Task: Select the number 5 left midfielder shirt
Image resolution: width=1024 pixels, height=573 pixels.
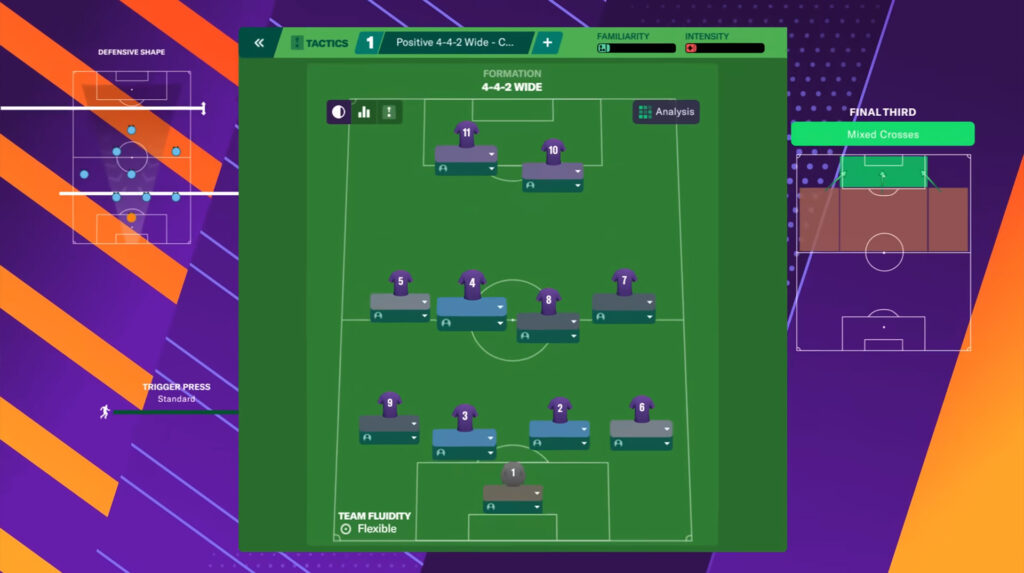Action: 400,283
